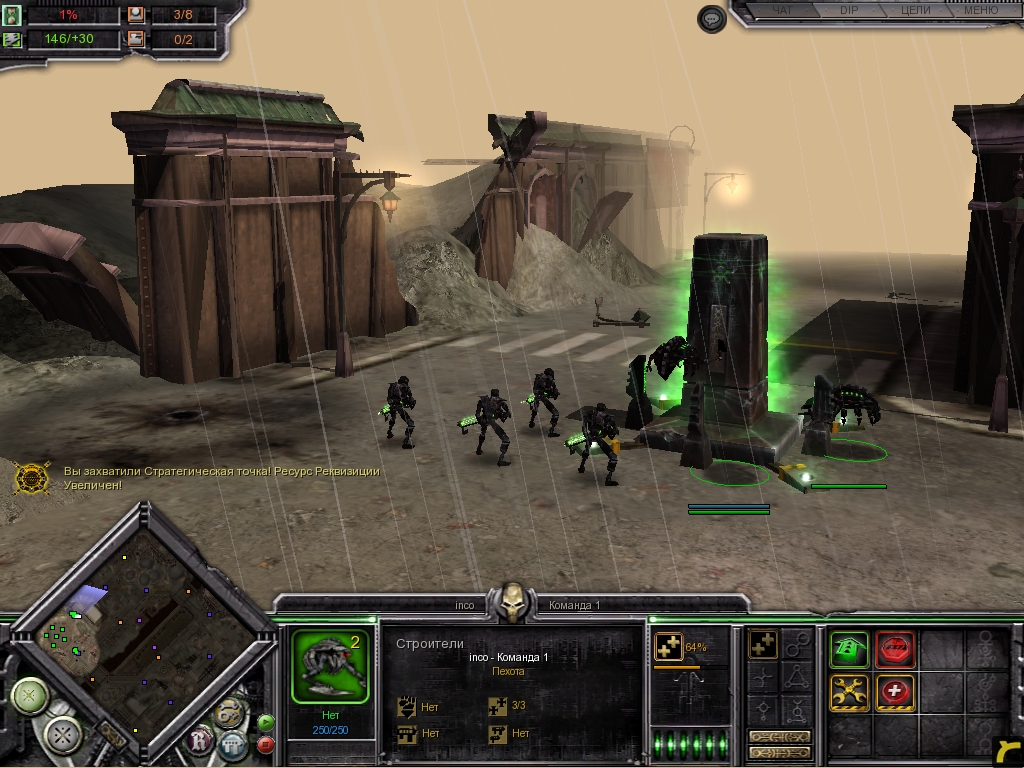This screenshot has width=1024, height=768.
Task: Click the skull emblem between name plates
Action: point(512,603)
